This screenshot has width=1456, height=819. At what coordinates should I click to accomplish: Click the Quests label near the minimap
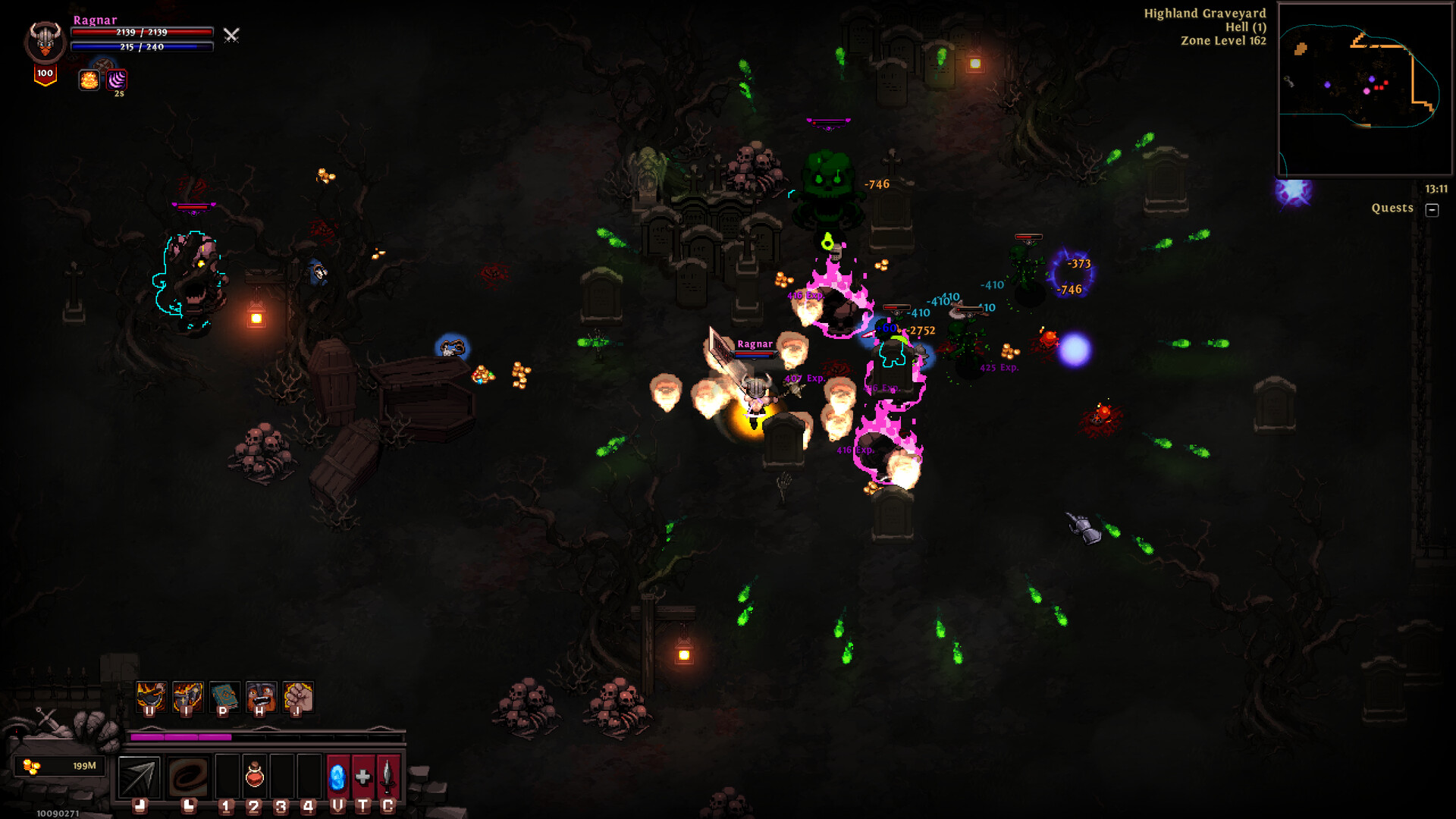[1392, 208]
